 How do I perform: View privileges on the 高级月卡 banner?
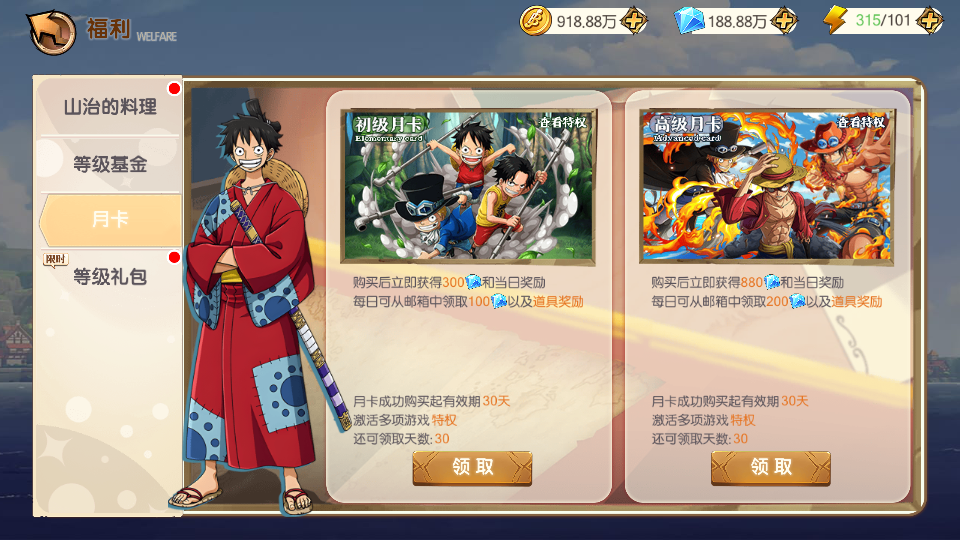click(x=862, y=123)
